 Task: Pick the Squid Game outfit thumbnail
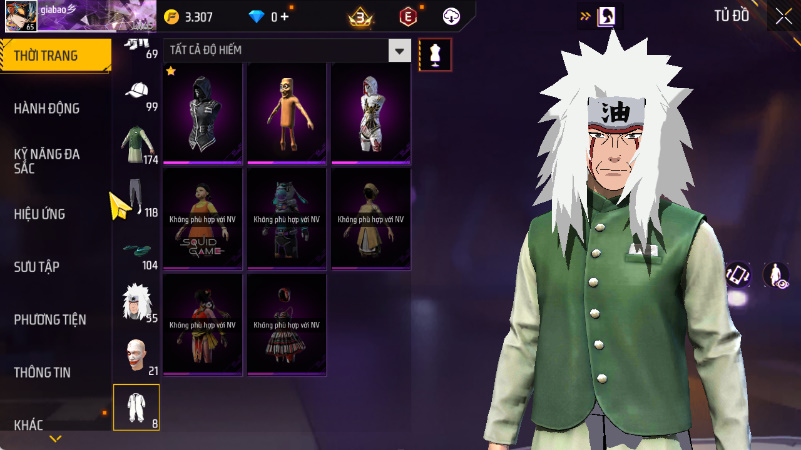point(204,217)
